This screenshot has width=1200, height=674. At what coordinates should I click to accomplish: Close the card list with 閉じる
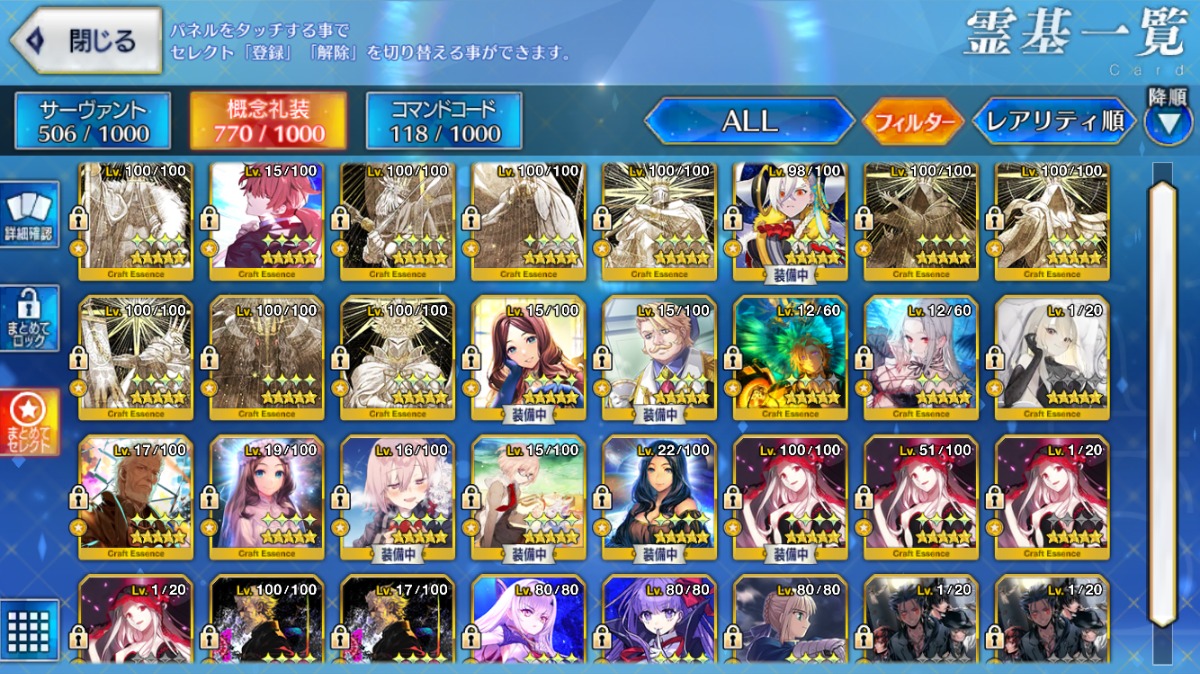click(x=86, y=41)
